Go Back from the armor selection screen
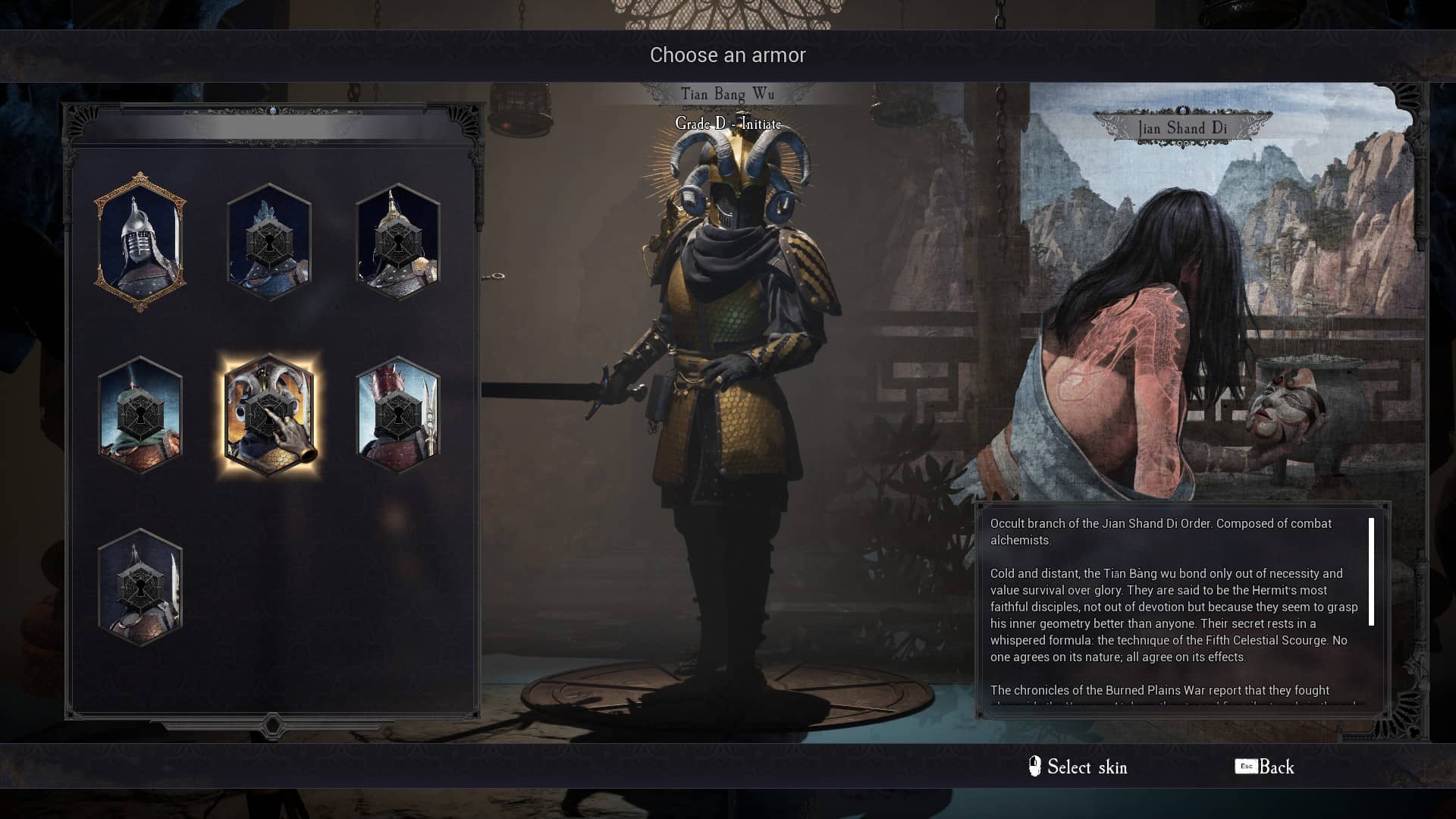Screen dimensions: 1456x819 [x=1265, y=767]
